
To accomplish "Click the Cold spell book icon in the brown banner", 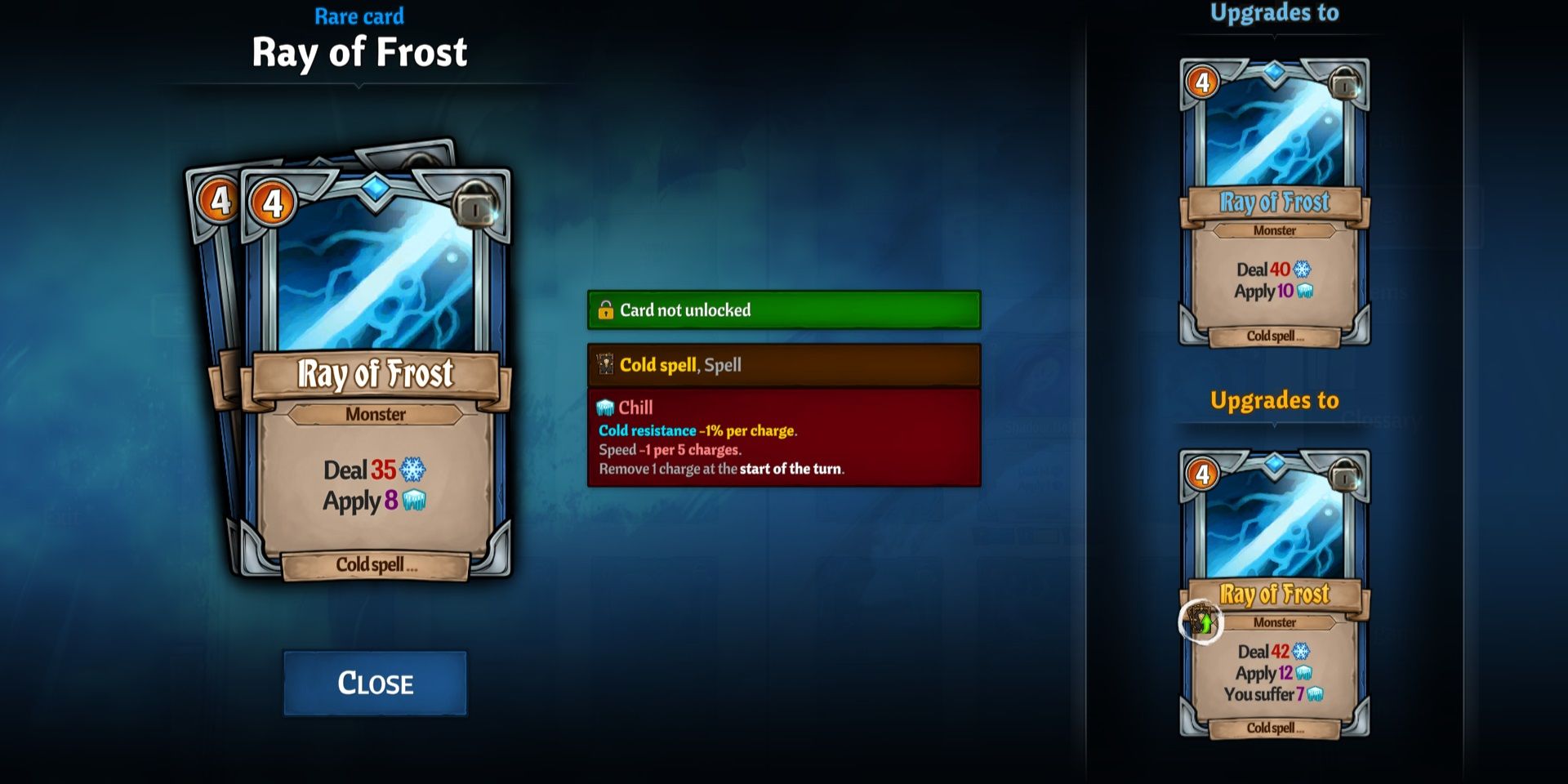I will click(605, 365).
